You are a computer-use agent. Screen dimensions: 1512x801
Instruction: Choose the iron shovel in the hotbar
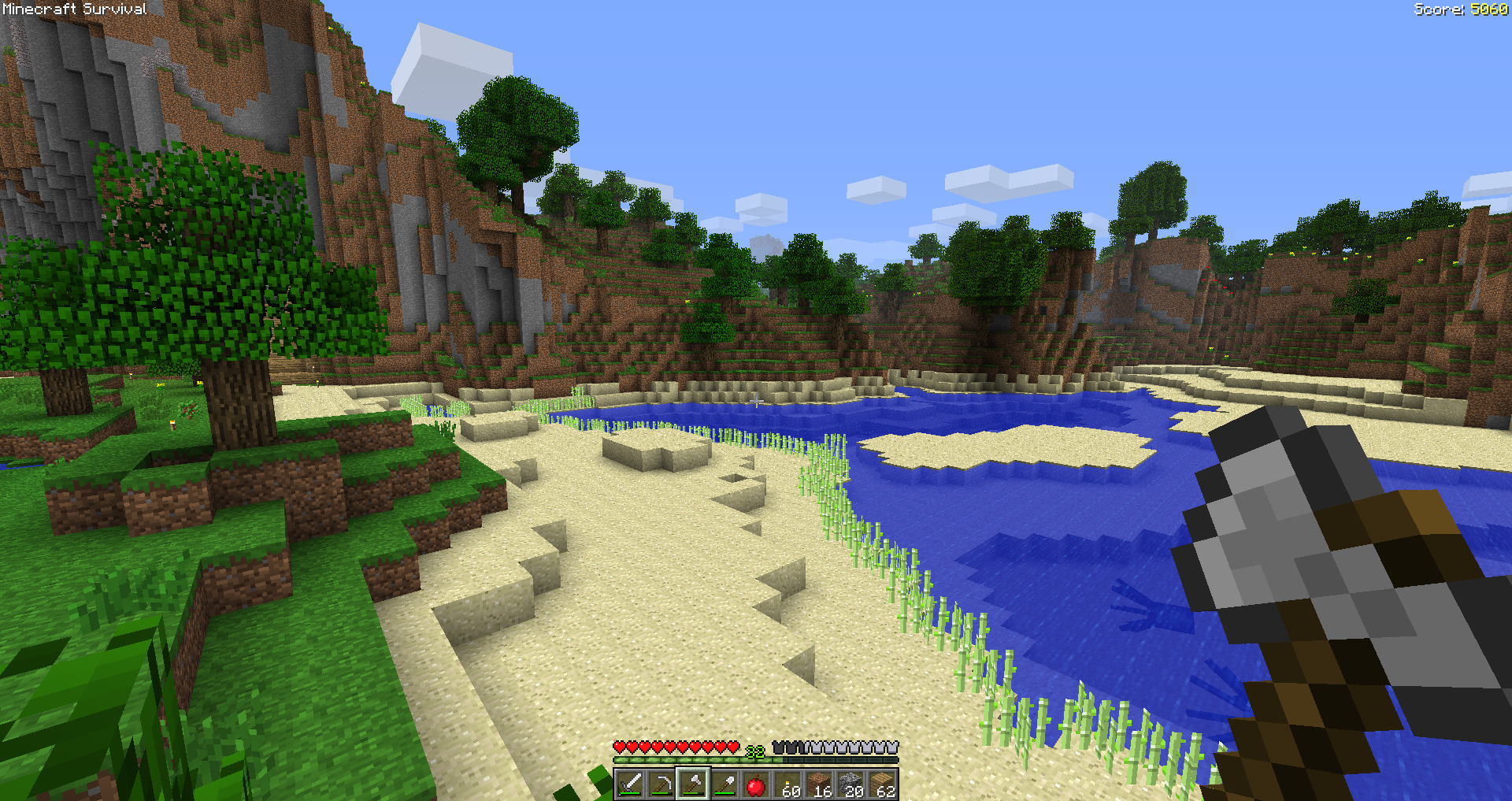724,784
